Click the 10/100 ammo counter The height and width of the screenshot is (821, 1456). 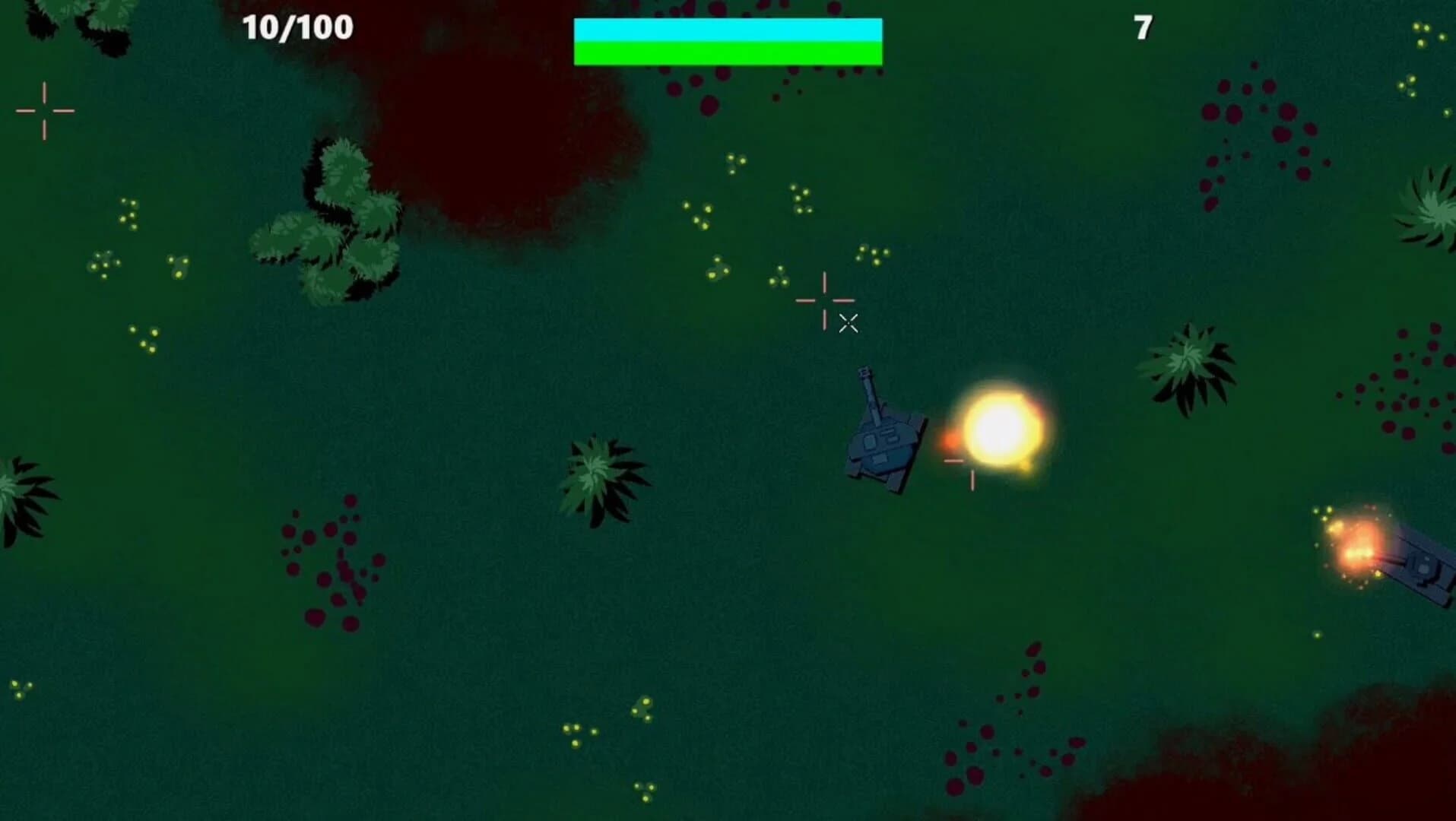pyautogui.click(x=296, y=29)
